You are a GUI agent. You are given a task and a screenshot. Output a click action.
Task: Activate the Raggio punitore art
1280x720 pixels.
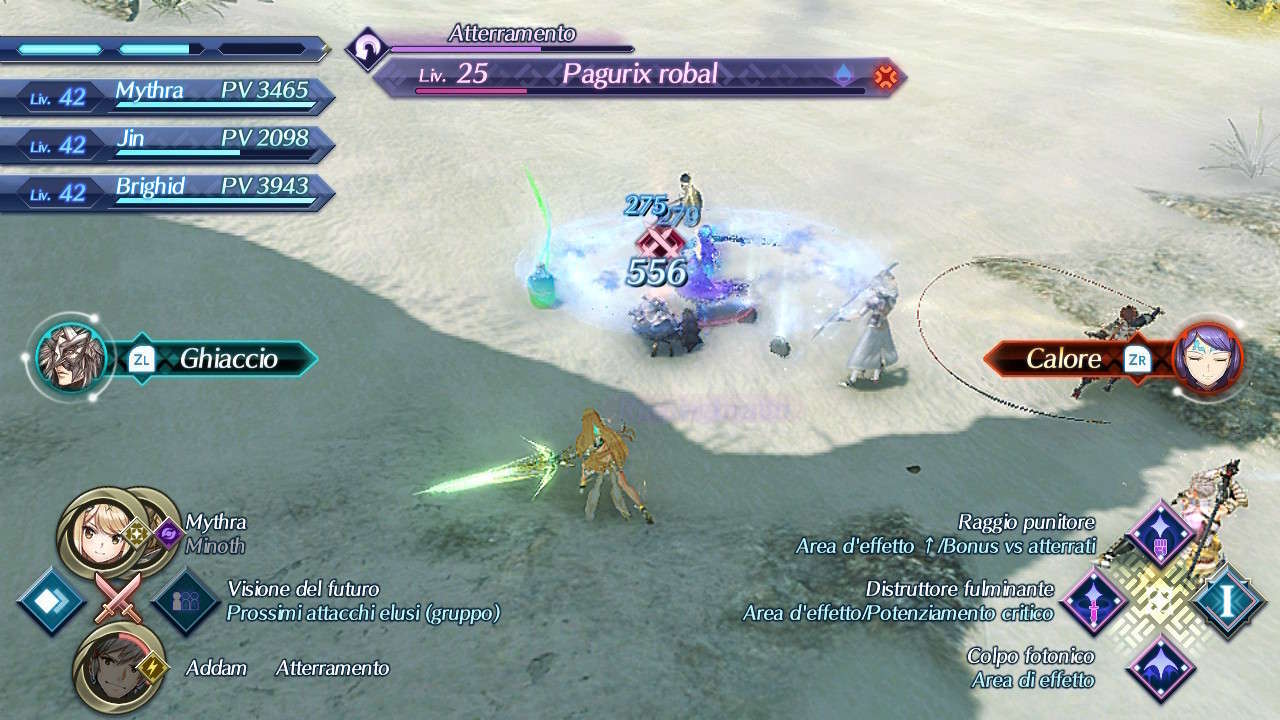coord(1161,534)
